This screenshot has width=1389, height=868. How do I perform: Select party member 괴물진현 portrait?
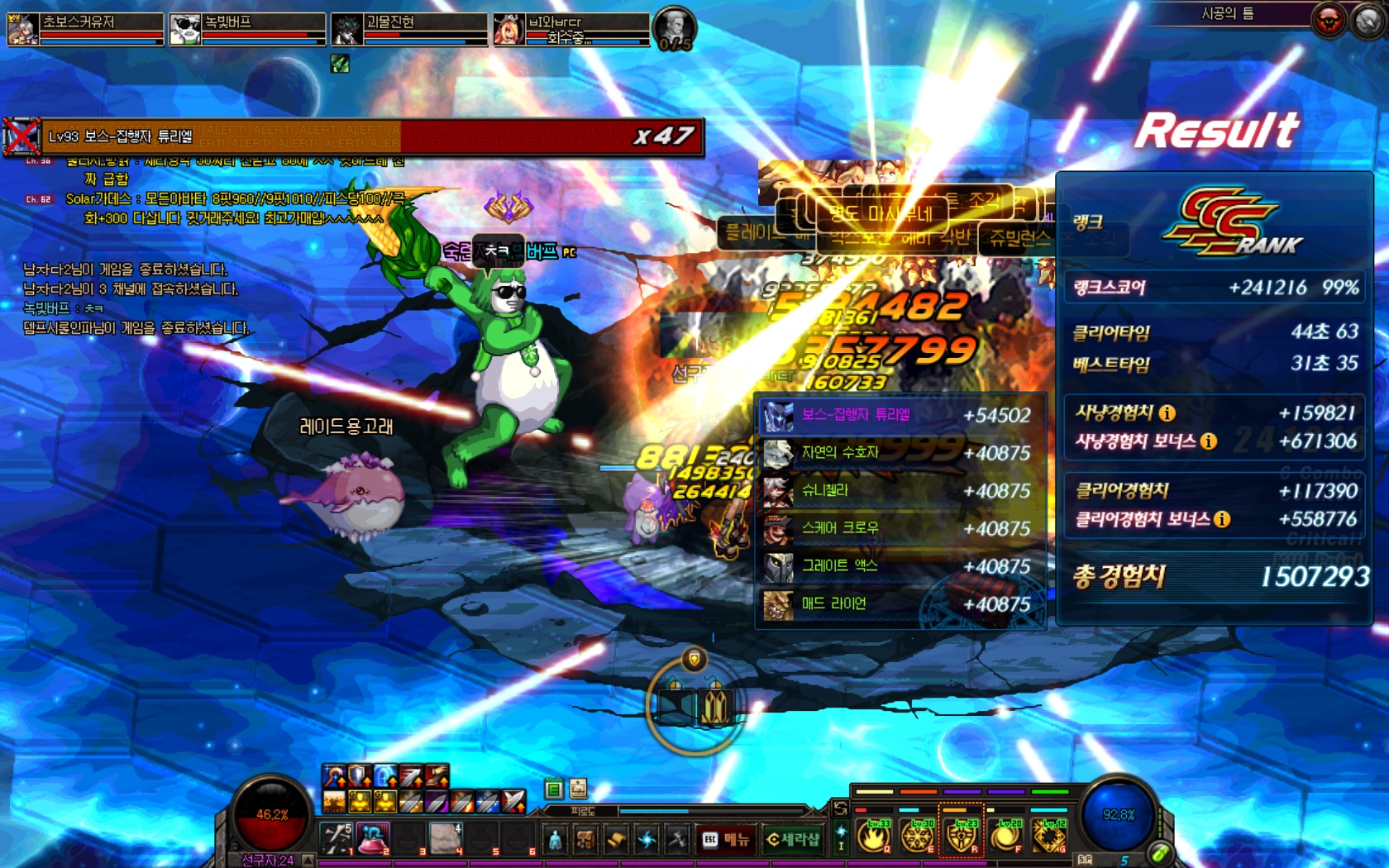347,29
